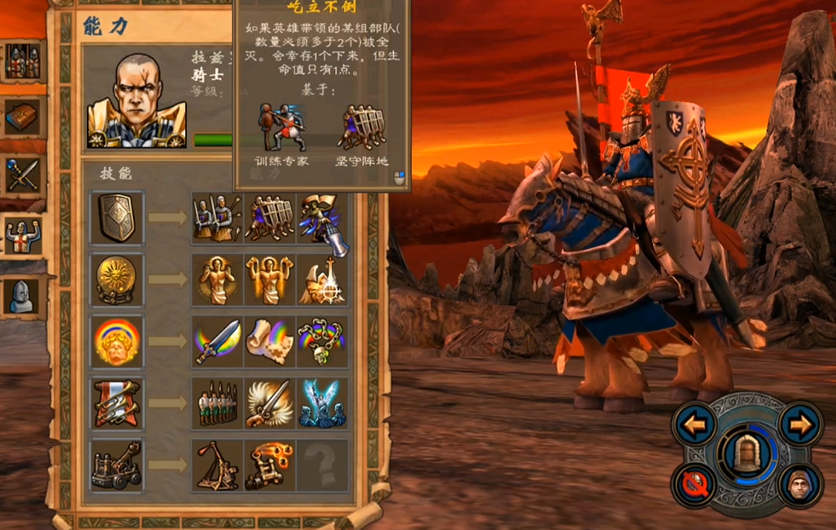Choose the rainbow-haloed face skill
This screenshot has width=836, height=530.
[x=116, y=341]
